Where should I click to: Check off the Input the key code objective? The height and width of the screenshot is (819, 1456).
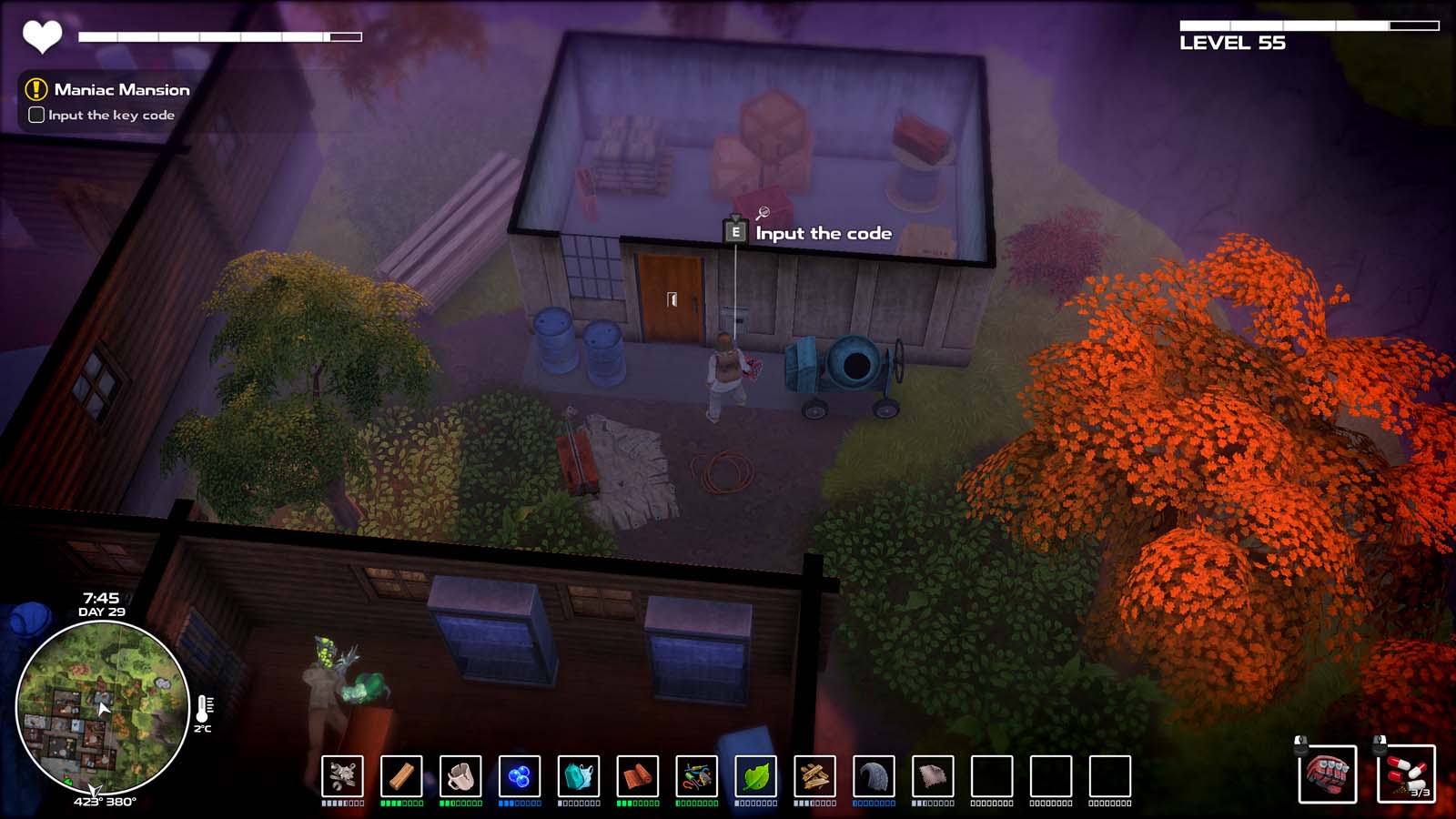(x=35, y=116)
